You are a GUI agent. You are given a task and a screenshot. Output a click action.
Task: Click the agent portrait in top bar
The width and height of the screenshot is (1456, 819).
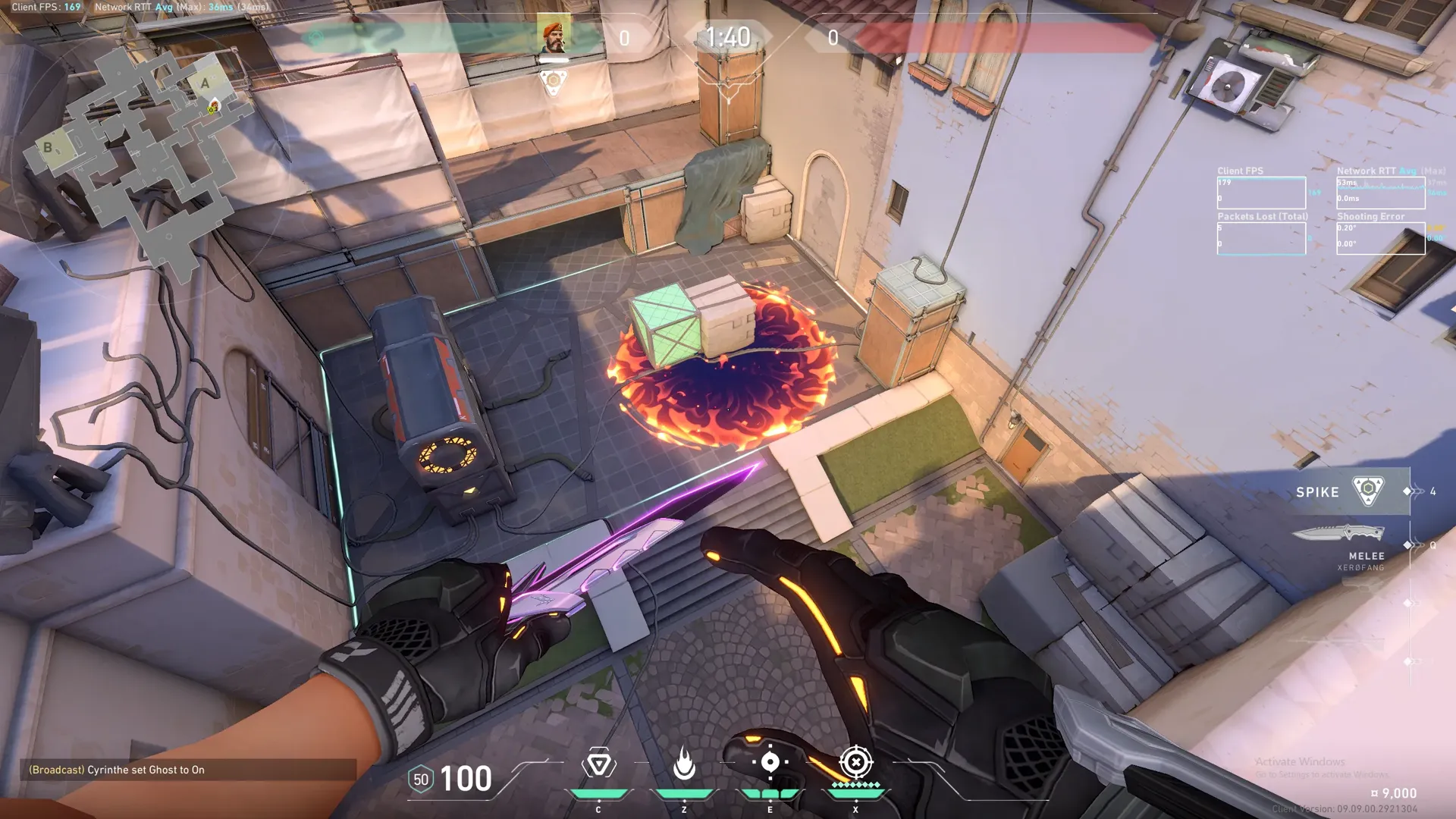[554, 35]
